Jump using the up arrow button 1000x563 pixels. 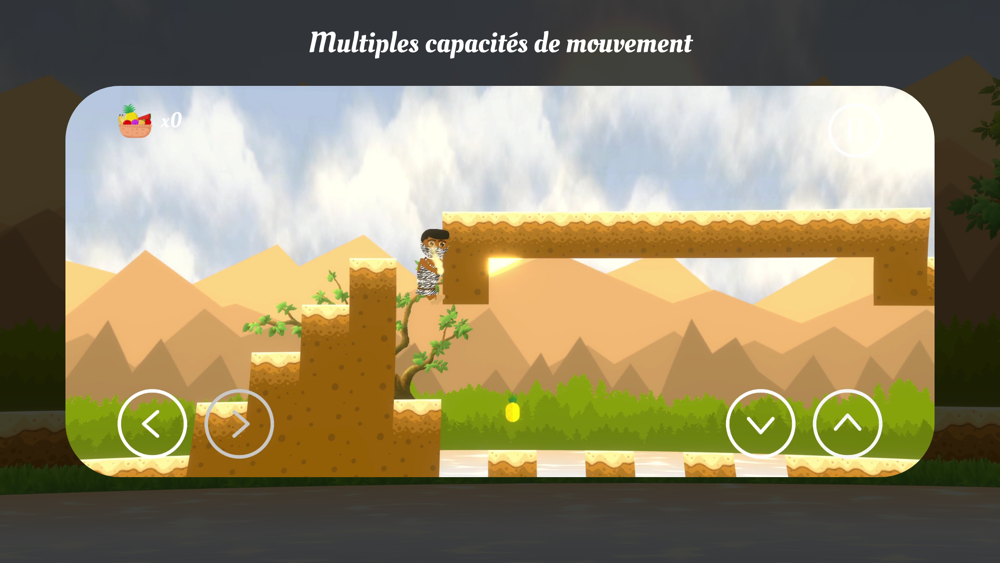(x=847, y=424)
